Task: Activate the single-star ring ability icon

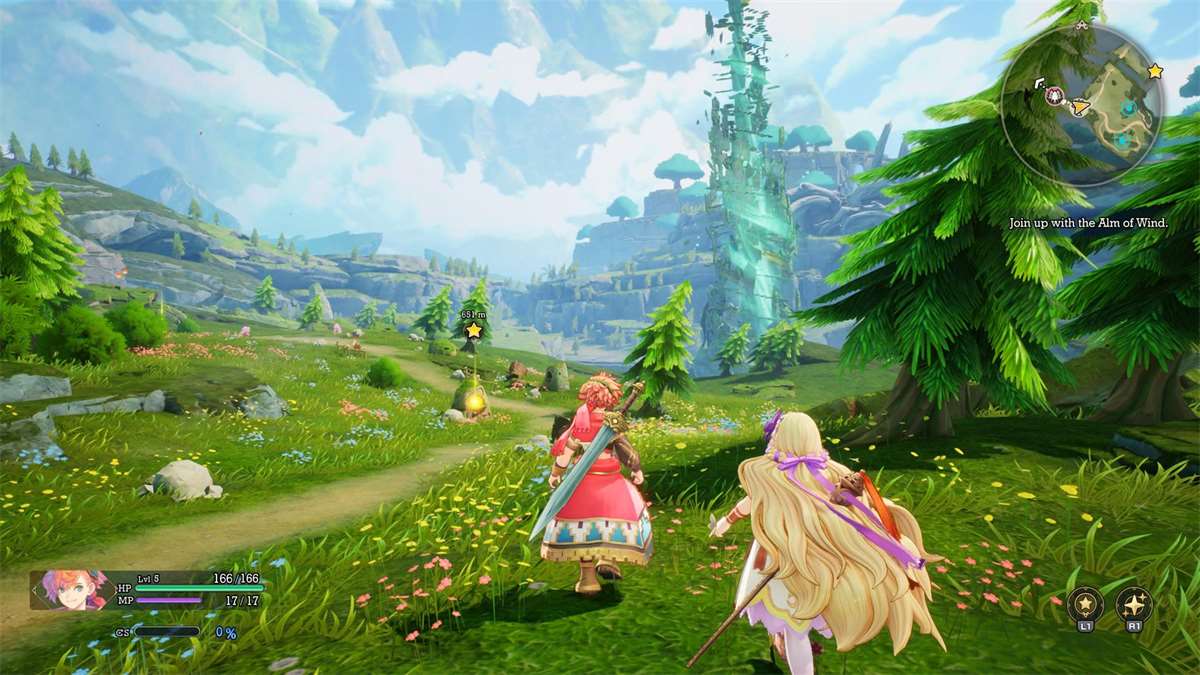Action: (x=1085, y=604)
